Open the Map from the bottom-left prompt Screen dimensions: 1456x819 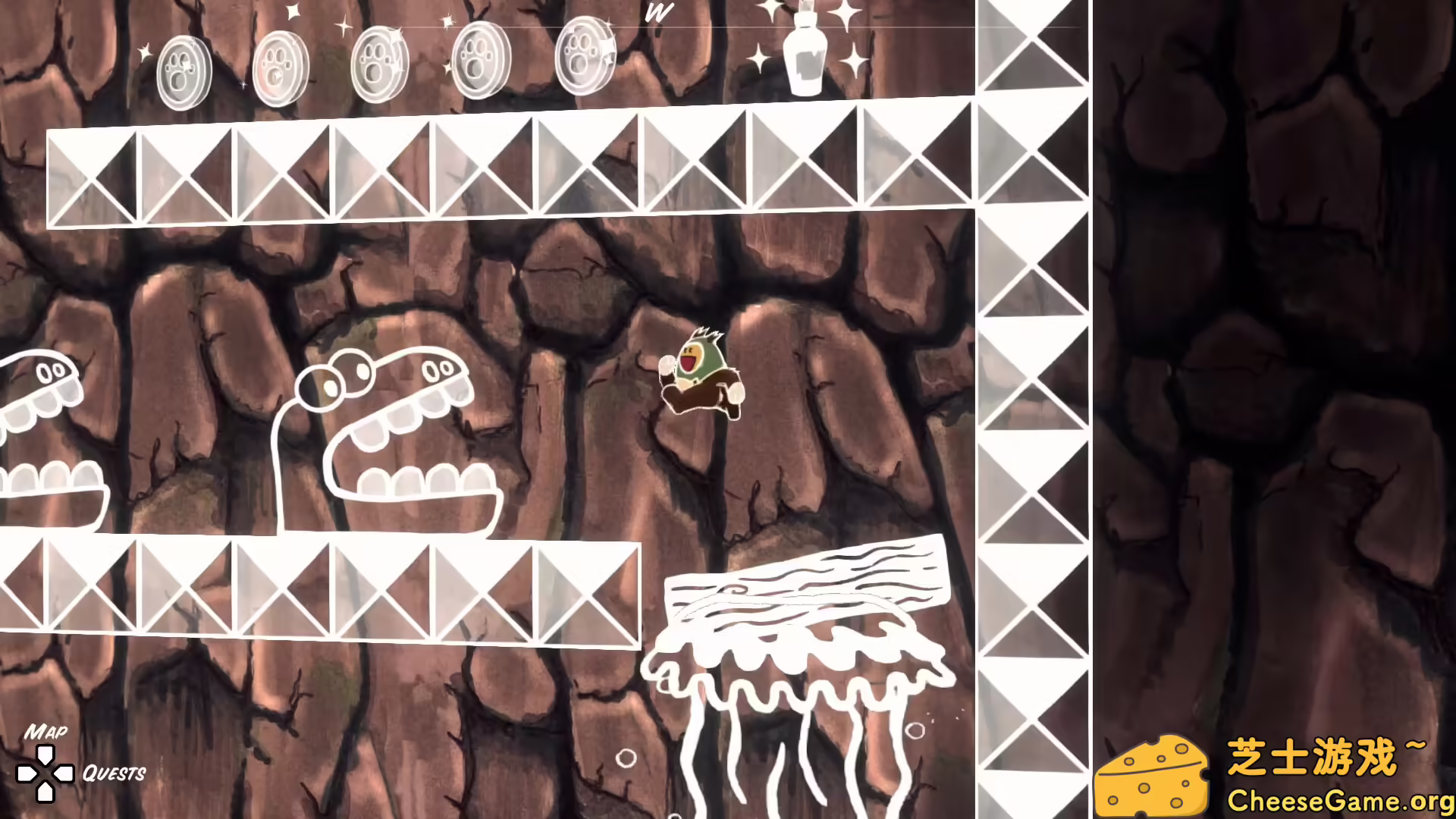[x=47, y=732]
